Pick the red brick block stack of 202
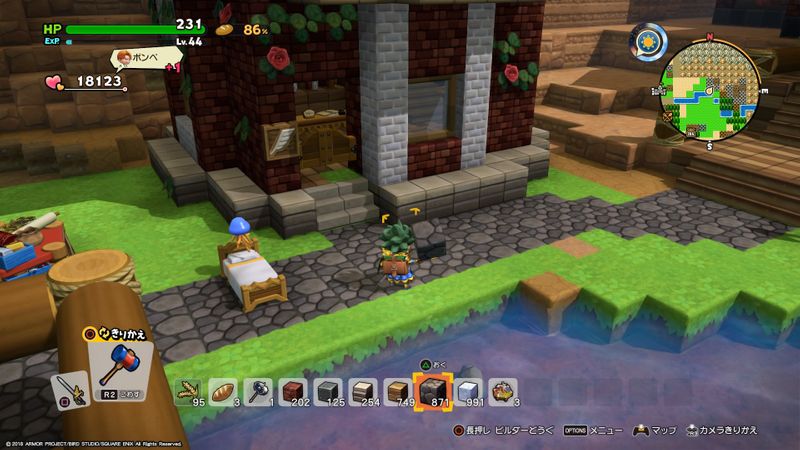 click(x=293, y=390)
